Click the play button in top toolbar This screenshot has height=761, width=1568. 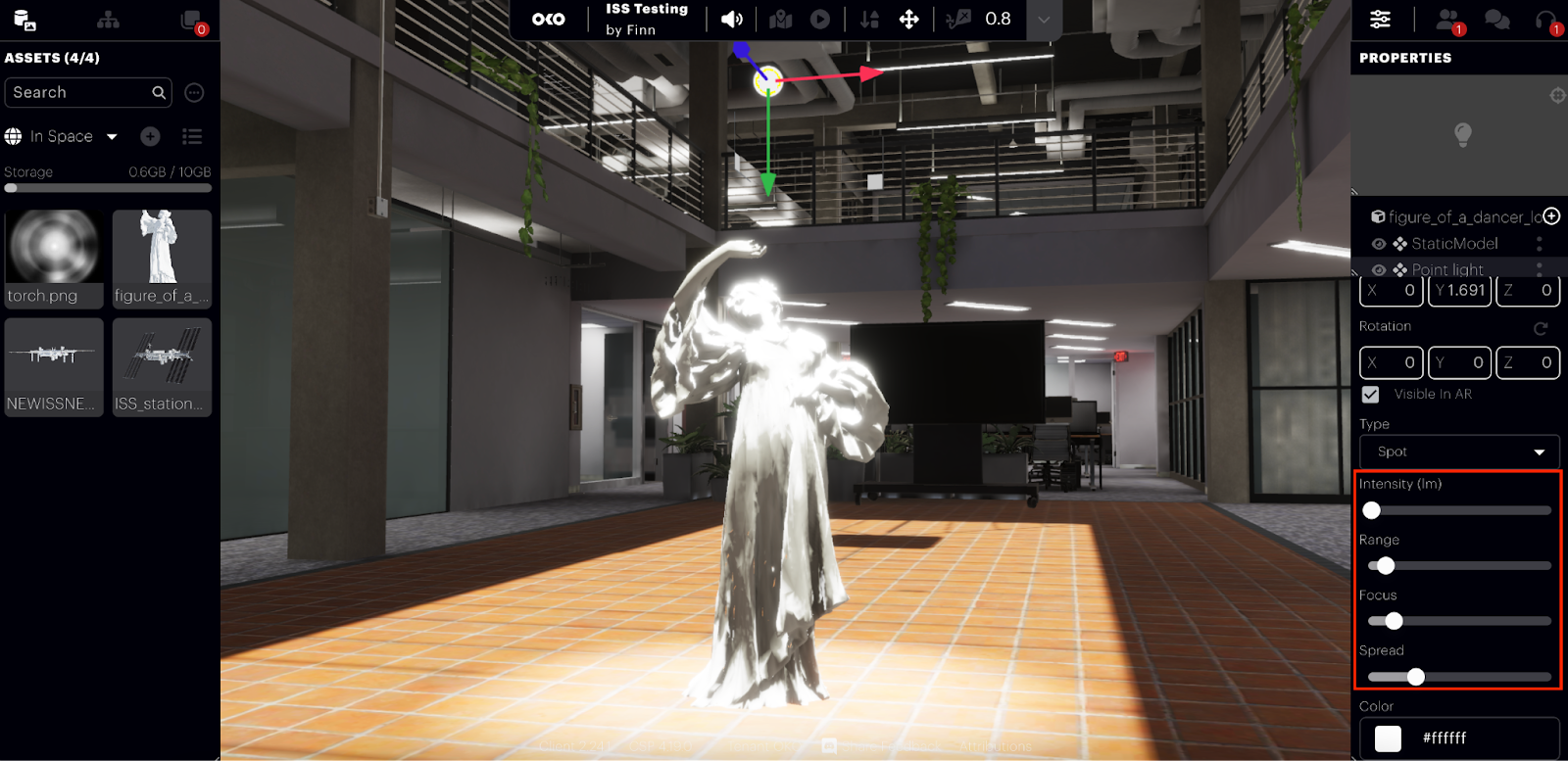820,20
